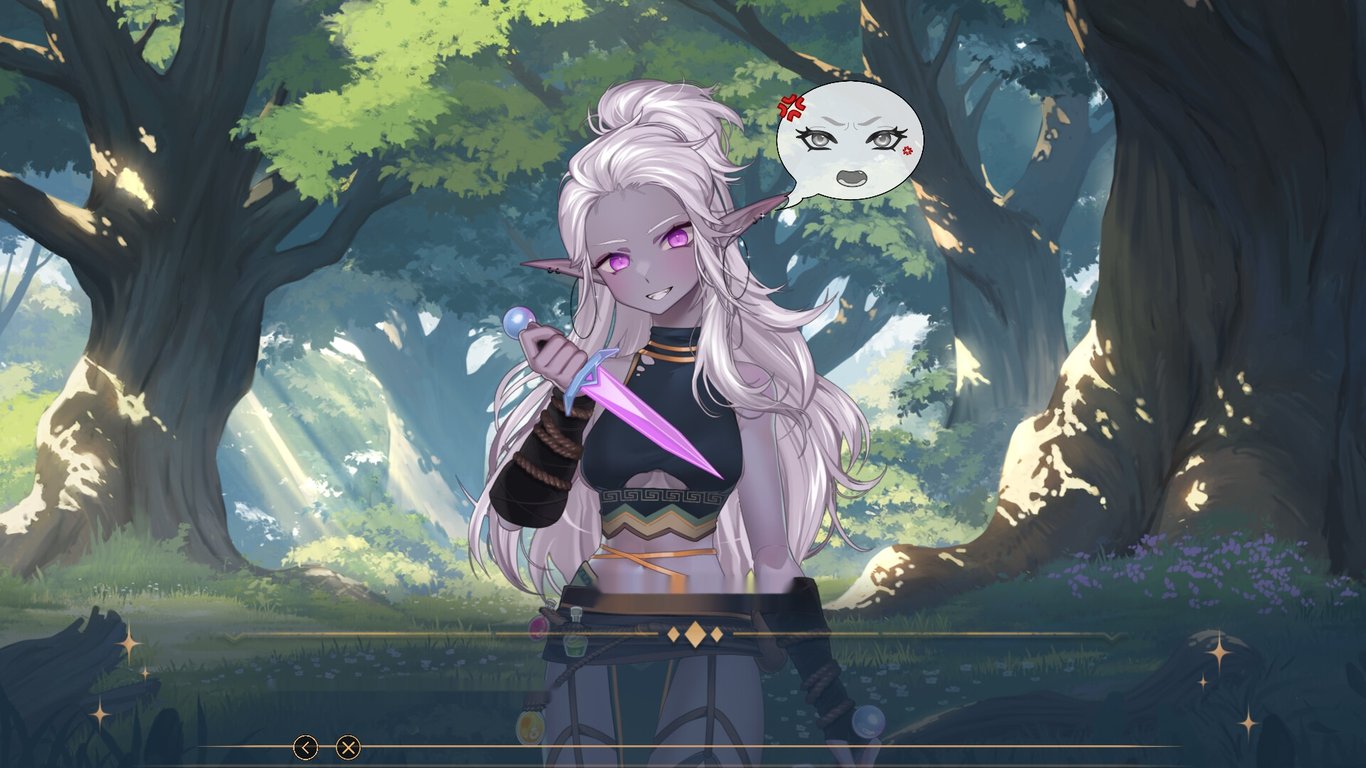Click the left small diamond marker
This screenshot has height=768, width=1366.
click(674, 634)
